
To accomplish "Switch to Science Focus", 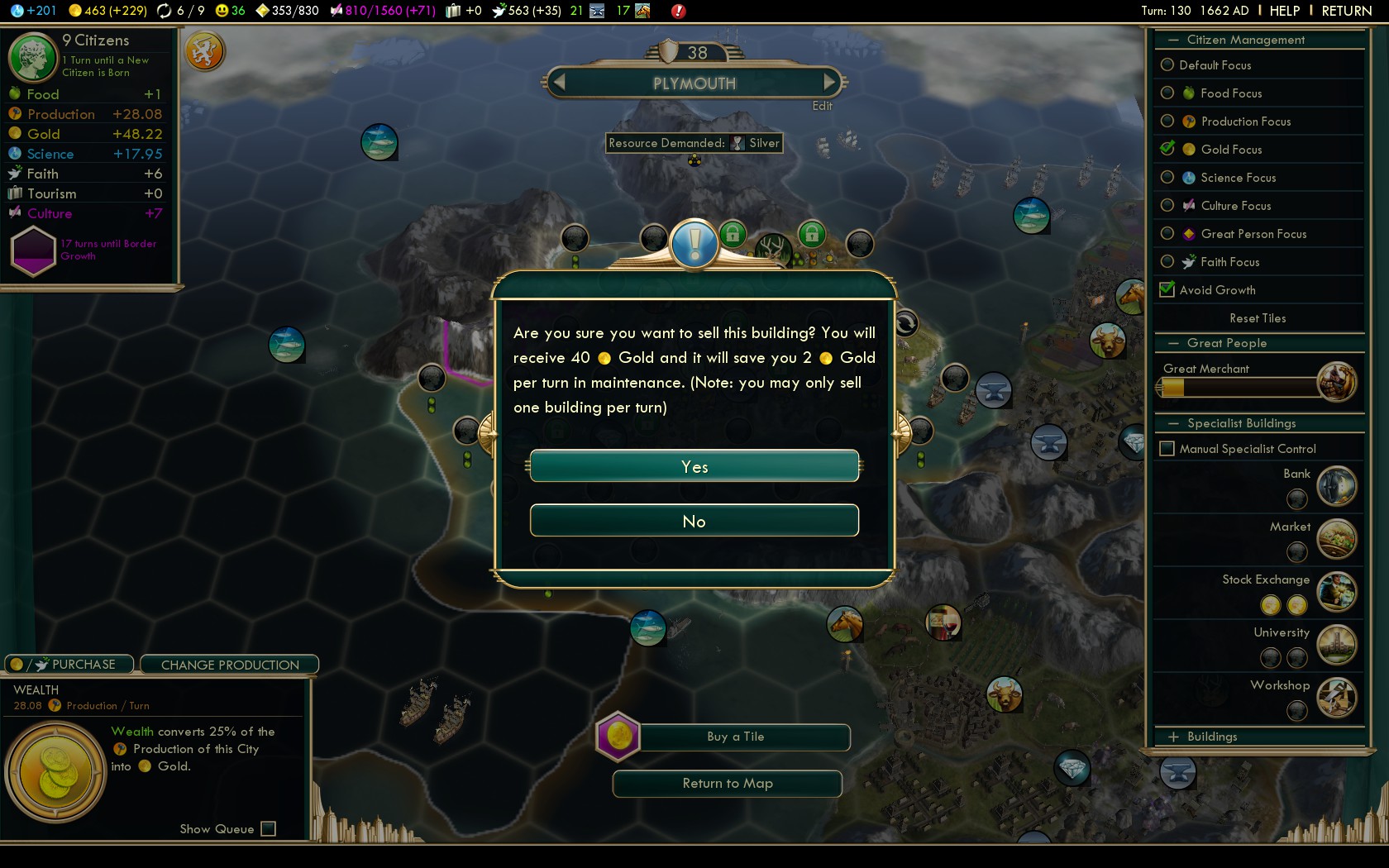I will point(1167,177).
